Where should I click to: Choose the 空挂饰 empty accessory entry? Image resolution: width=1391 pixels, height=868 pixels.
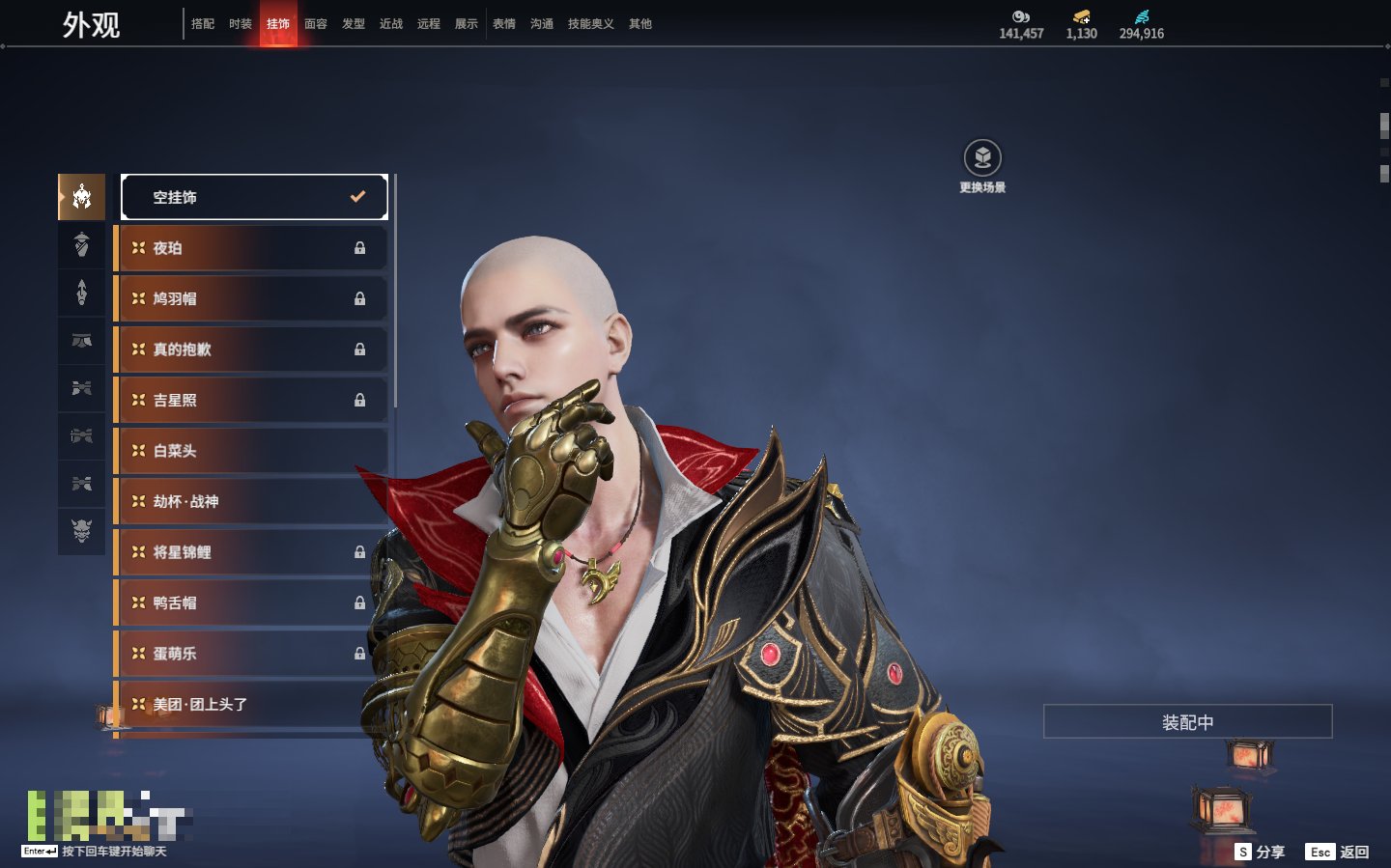tap(254, 197)
